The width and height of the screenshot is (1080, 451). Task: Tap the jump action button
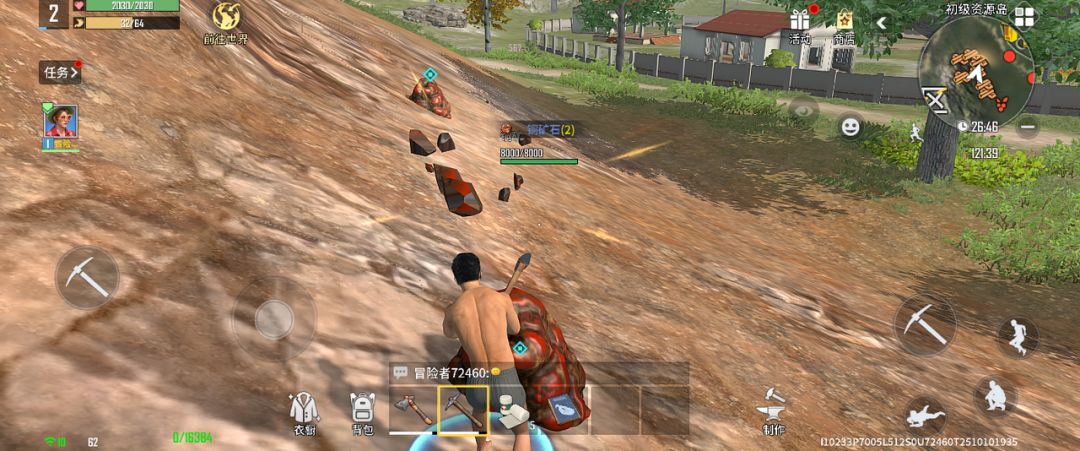click(x=1018, y=337)
